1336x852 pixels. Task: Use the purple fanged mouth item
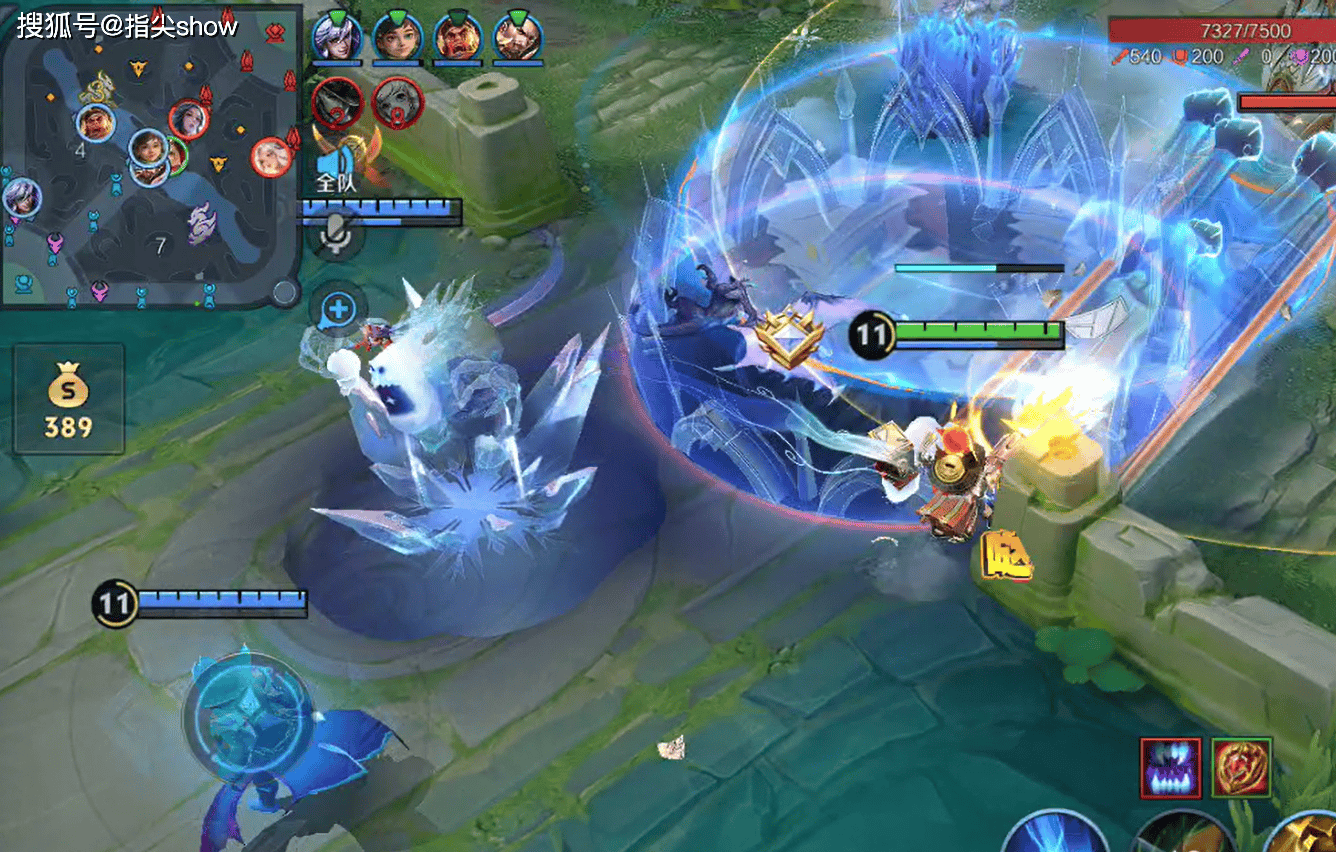click(x=1170, y=768)
